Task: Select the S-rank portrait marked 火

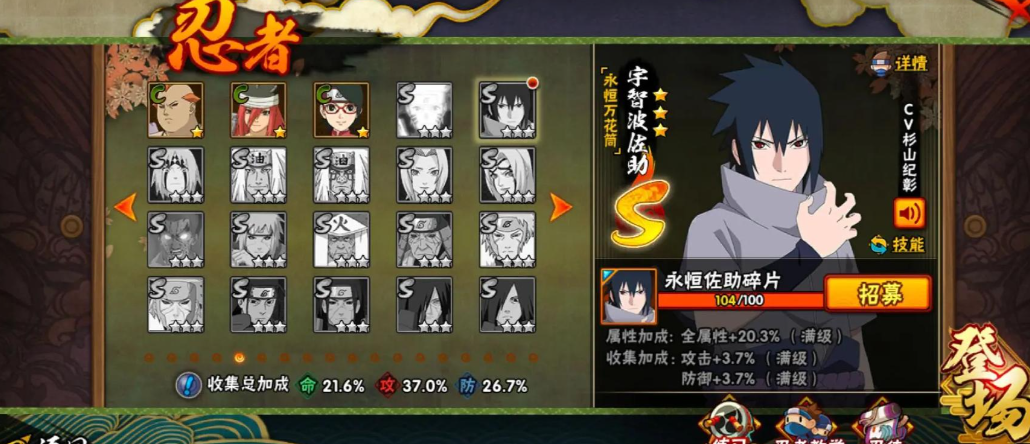Action: coord(341,239)
